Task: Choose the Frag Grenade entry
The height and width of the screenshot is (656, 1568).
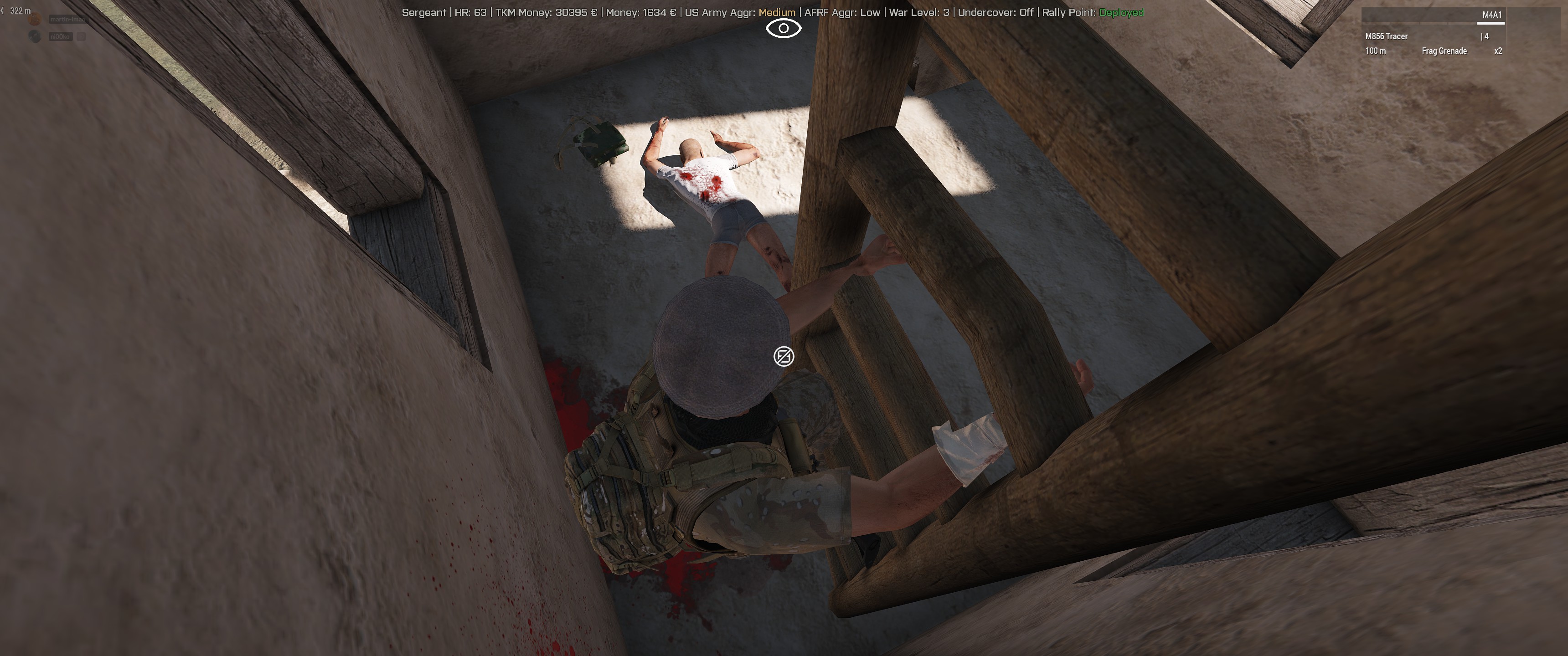Action: [x=1444, y=51]
